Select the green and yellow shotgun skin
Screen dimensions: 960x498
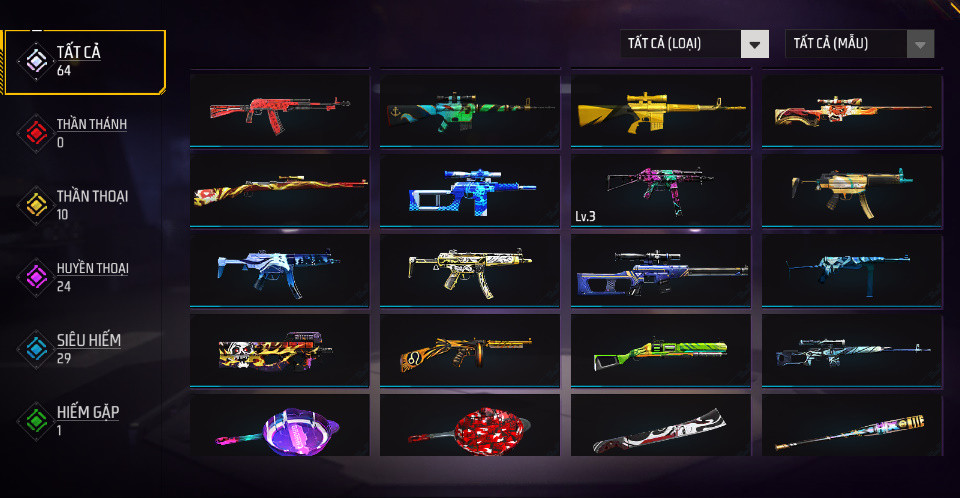(660, 350)
